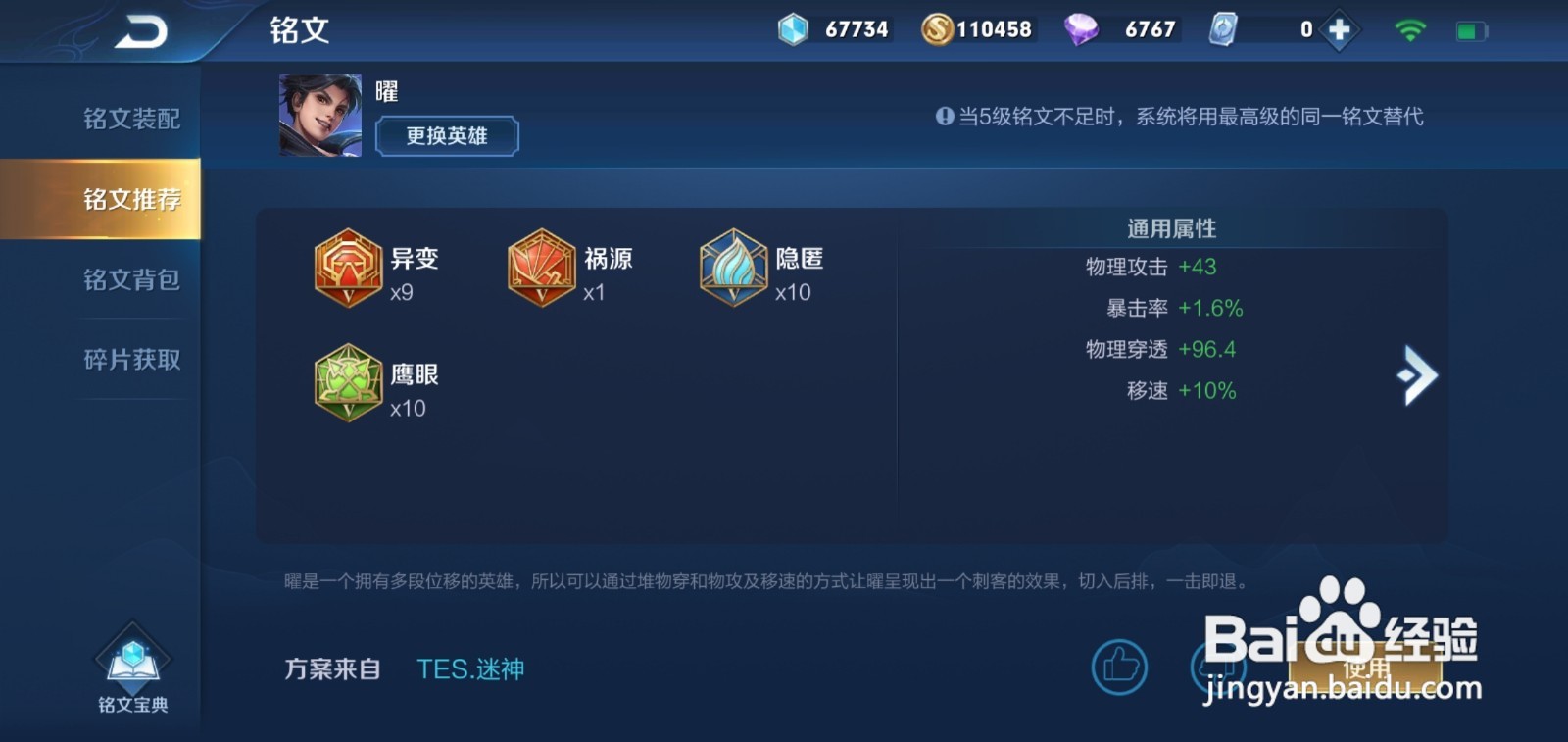
Task: Like this rune build with thumbs-up
Action: (1119, 668)
